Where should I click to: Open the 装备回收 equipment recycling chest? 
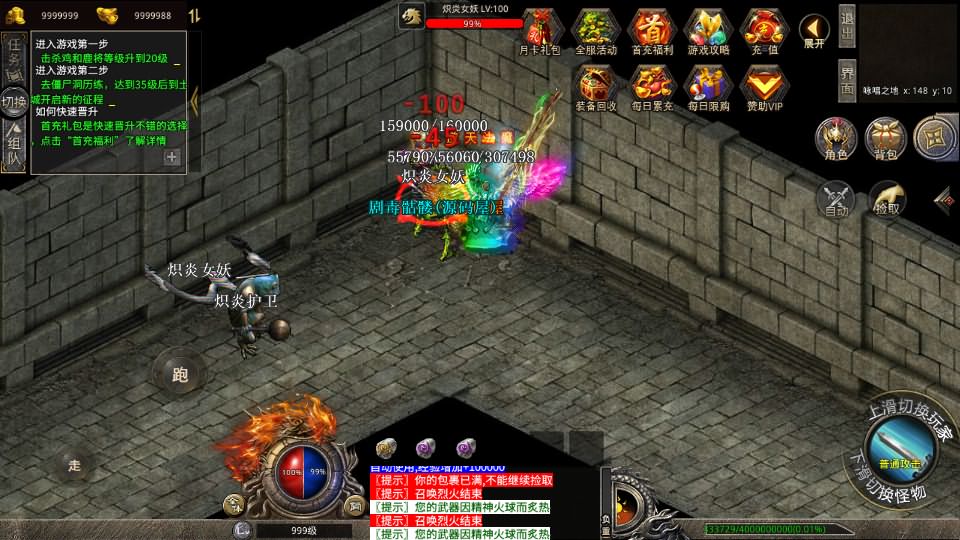point(596,86)
